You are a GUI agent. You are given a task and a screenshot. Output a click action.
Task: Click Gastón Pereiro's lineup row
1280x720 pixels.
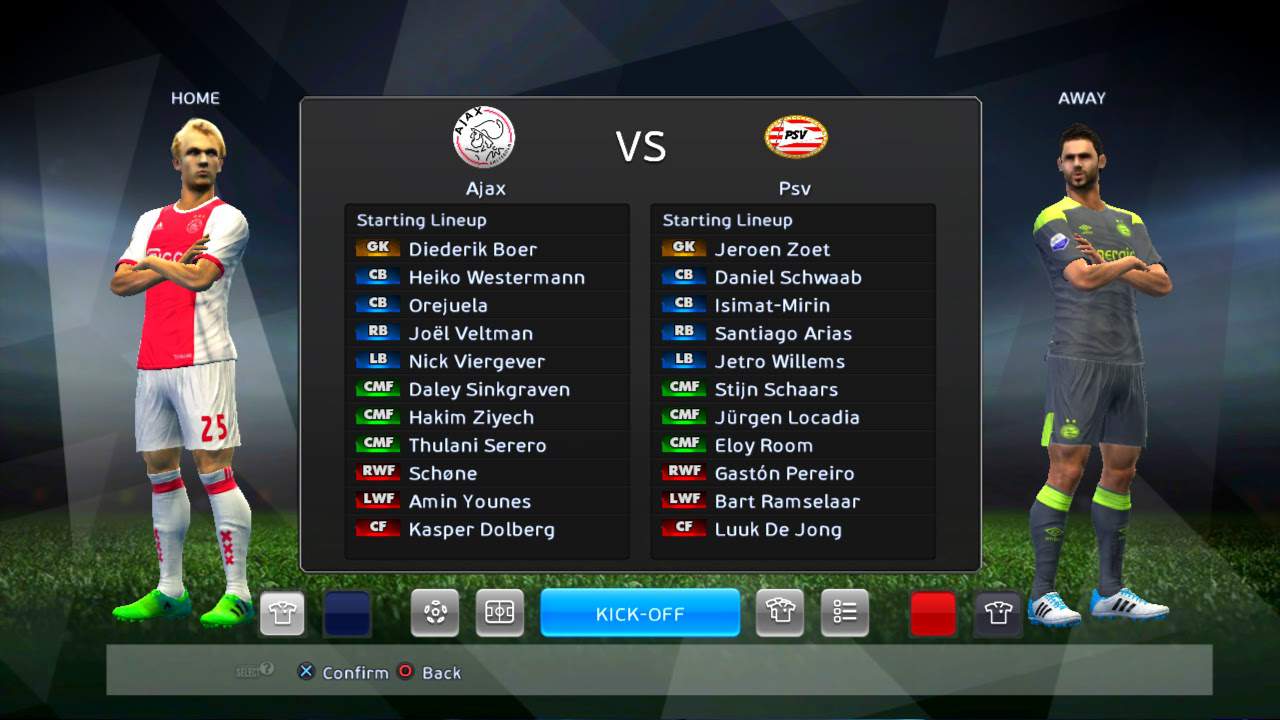(784, 473)
